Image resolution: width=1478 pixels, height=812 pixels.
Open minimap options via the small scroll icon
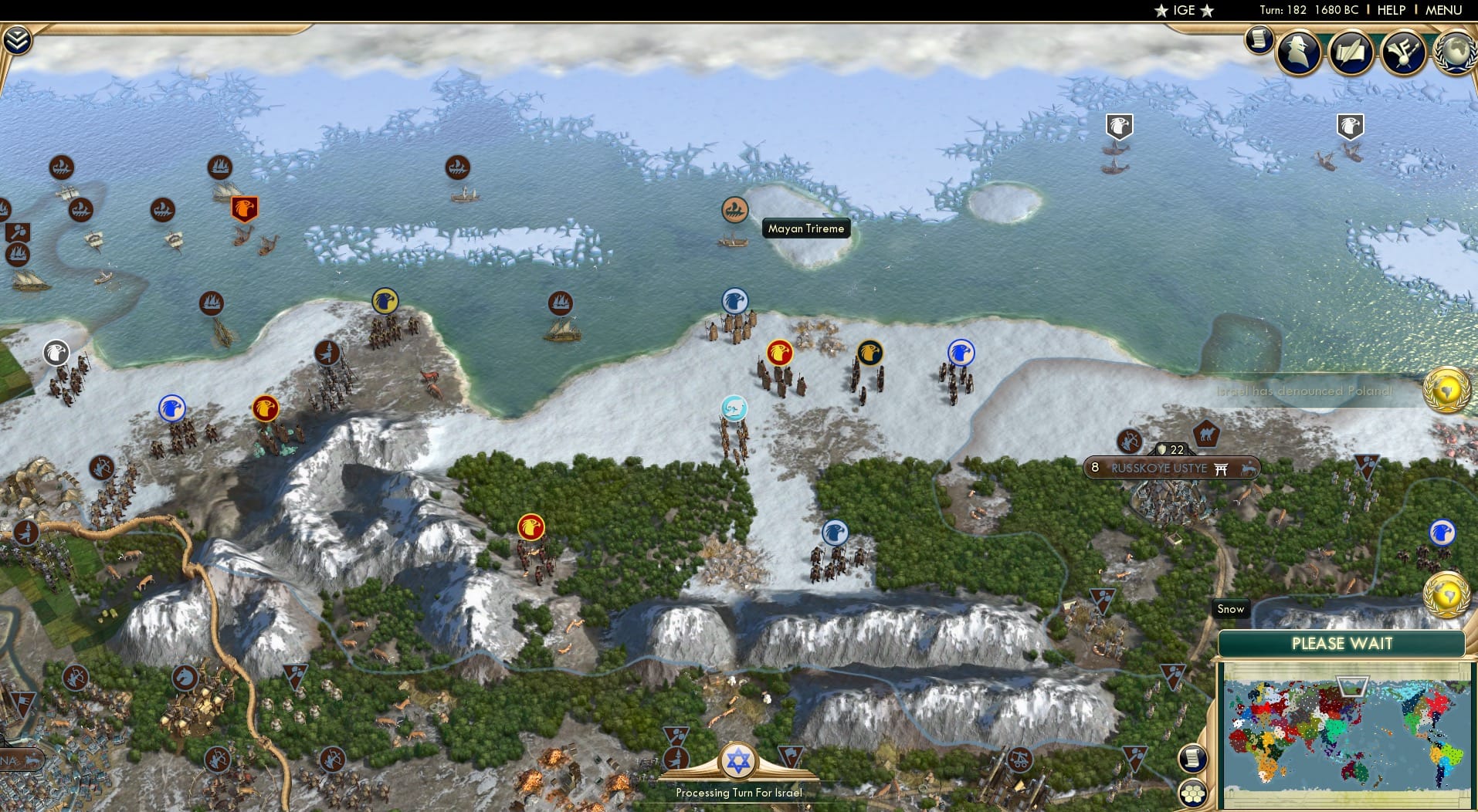[1192, 758]
